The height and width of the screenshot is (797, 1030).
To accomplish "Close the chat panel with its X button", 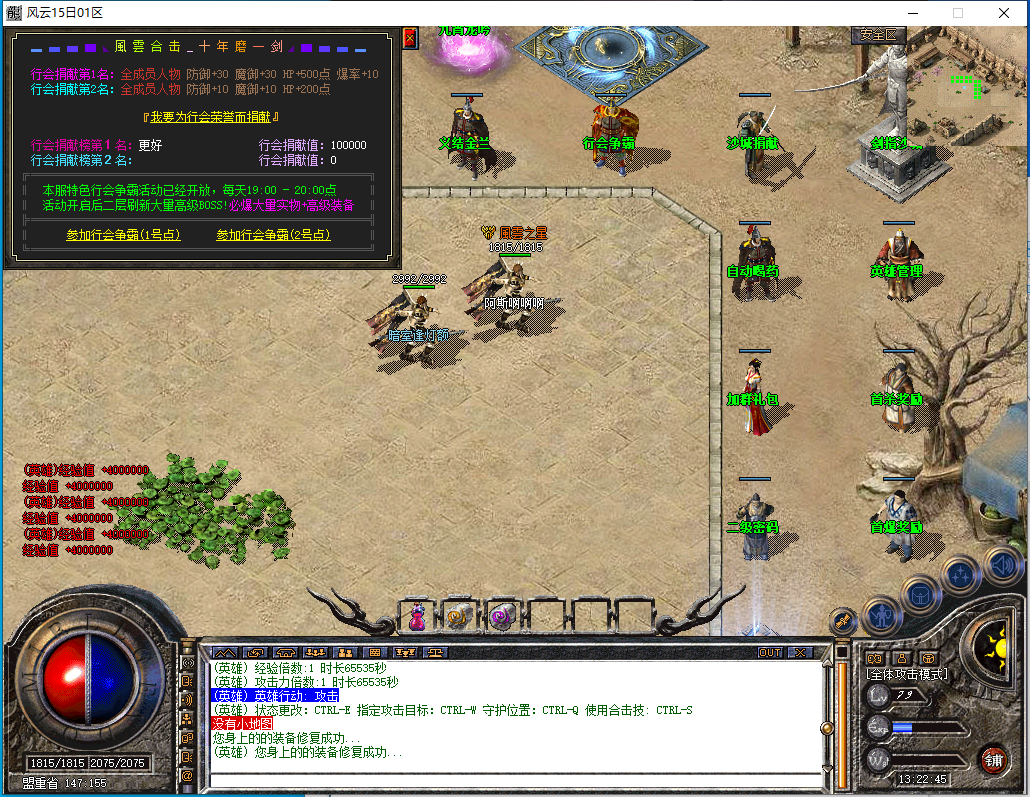I will tap(800, 652).
